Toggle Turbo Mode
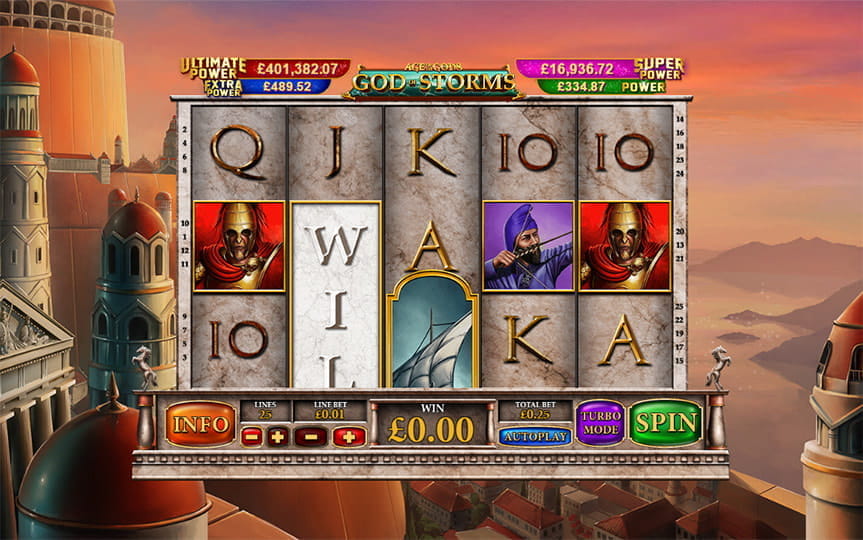Viewport: 863px width, 540px height. 600,423
